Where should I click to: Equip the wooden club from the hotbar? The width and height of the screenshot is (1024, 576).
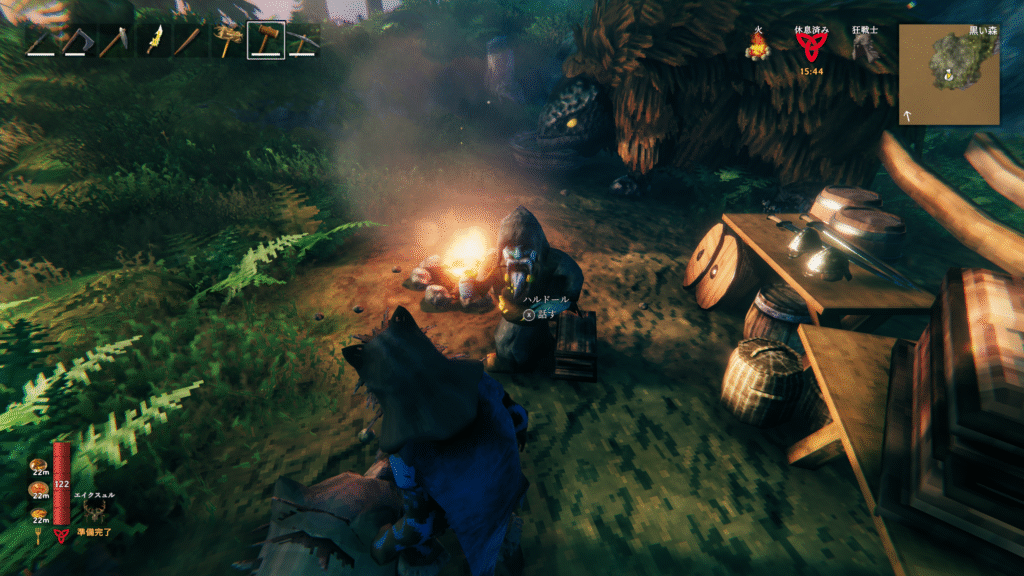tap(191, 40)
